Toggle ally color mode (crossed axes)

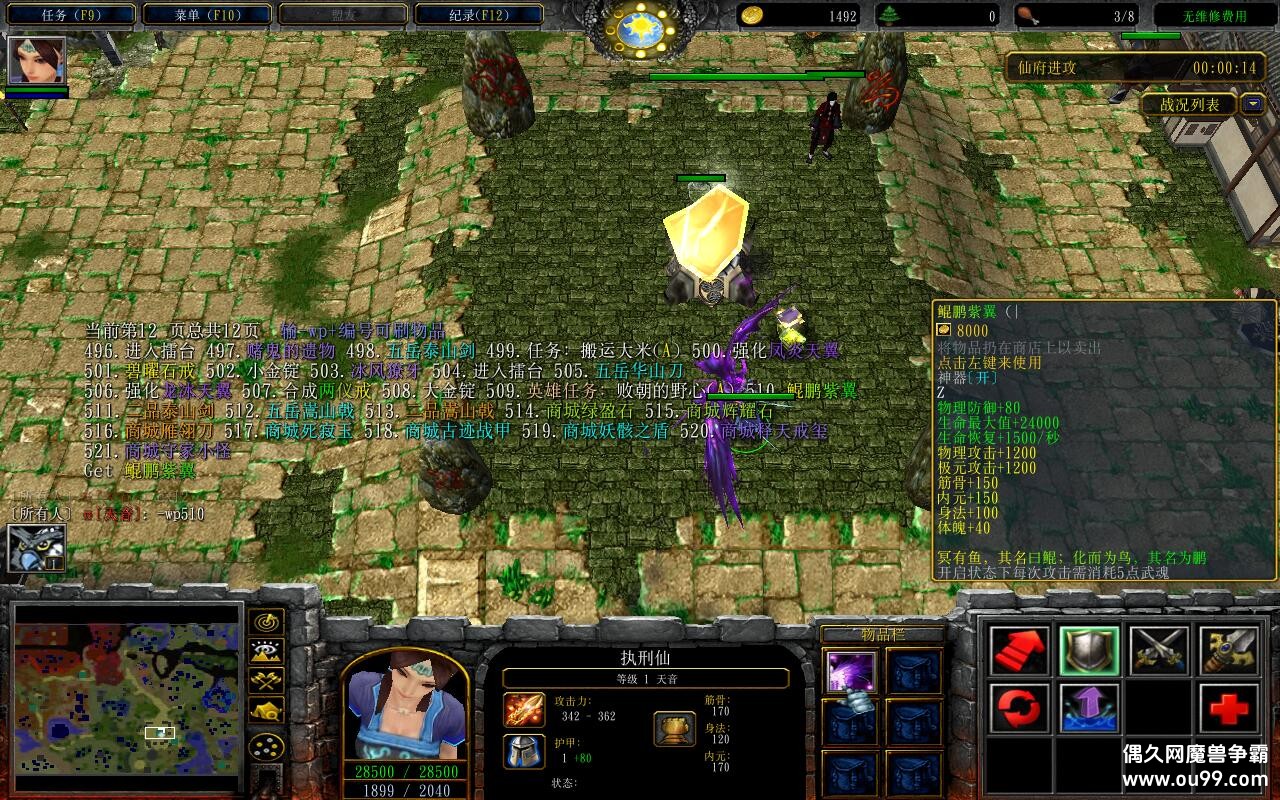click(x=266, y=681)
